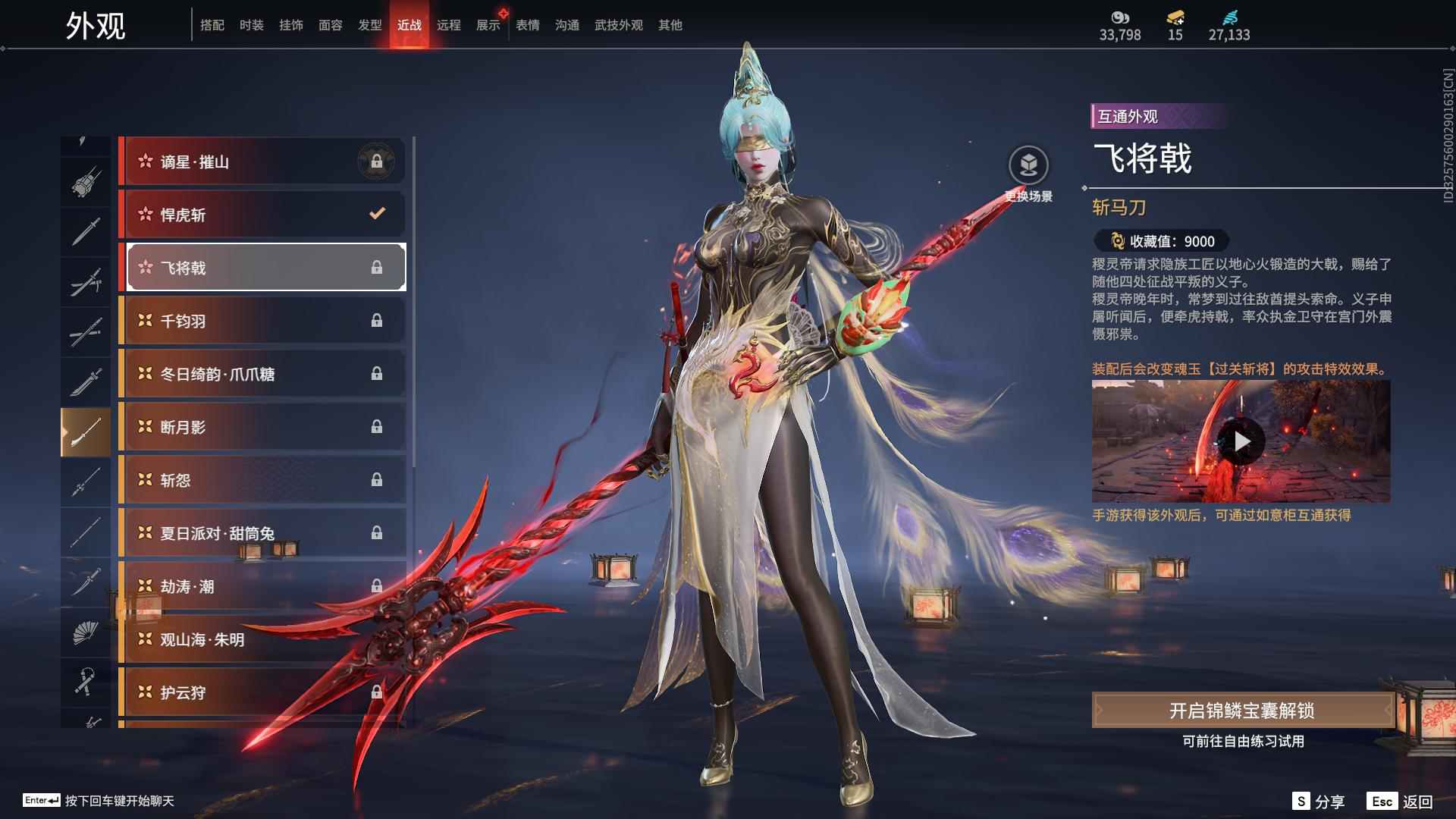Viewport: 1456px width, 819px height.
Task: Open 分享 to share the look
Action: [x=1319, y=802]
